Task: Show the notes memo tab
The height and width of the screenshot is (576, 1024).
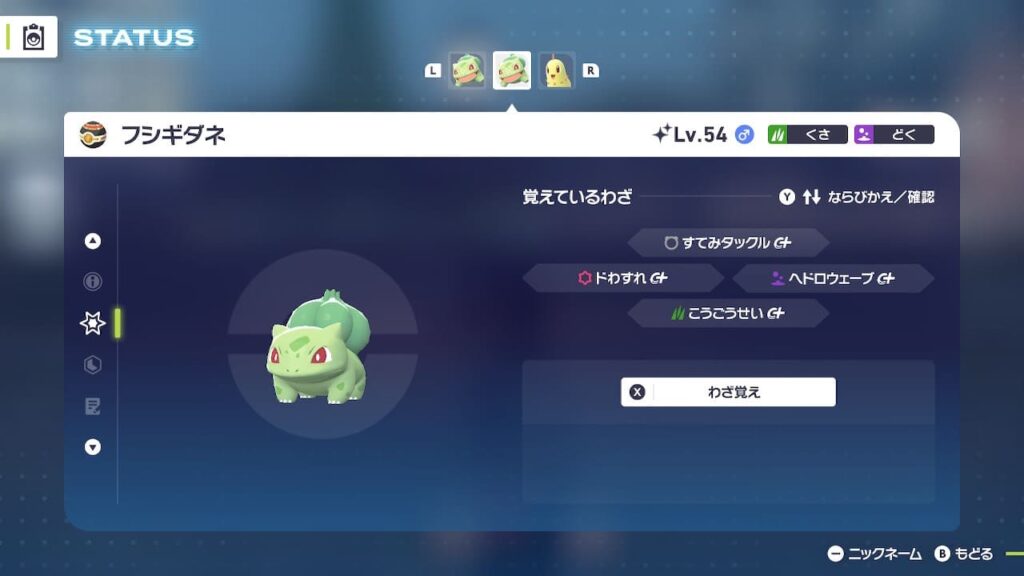Action: pyautogui.click(x=93, y=406)
